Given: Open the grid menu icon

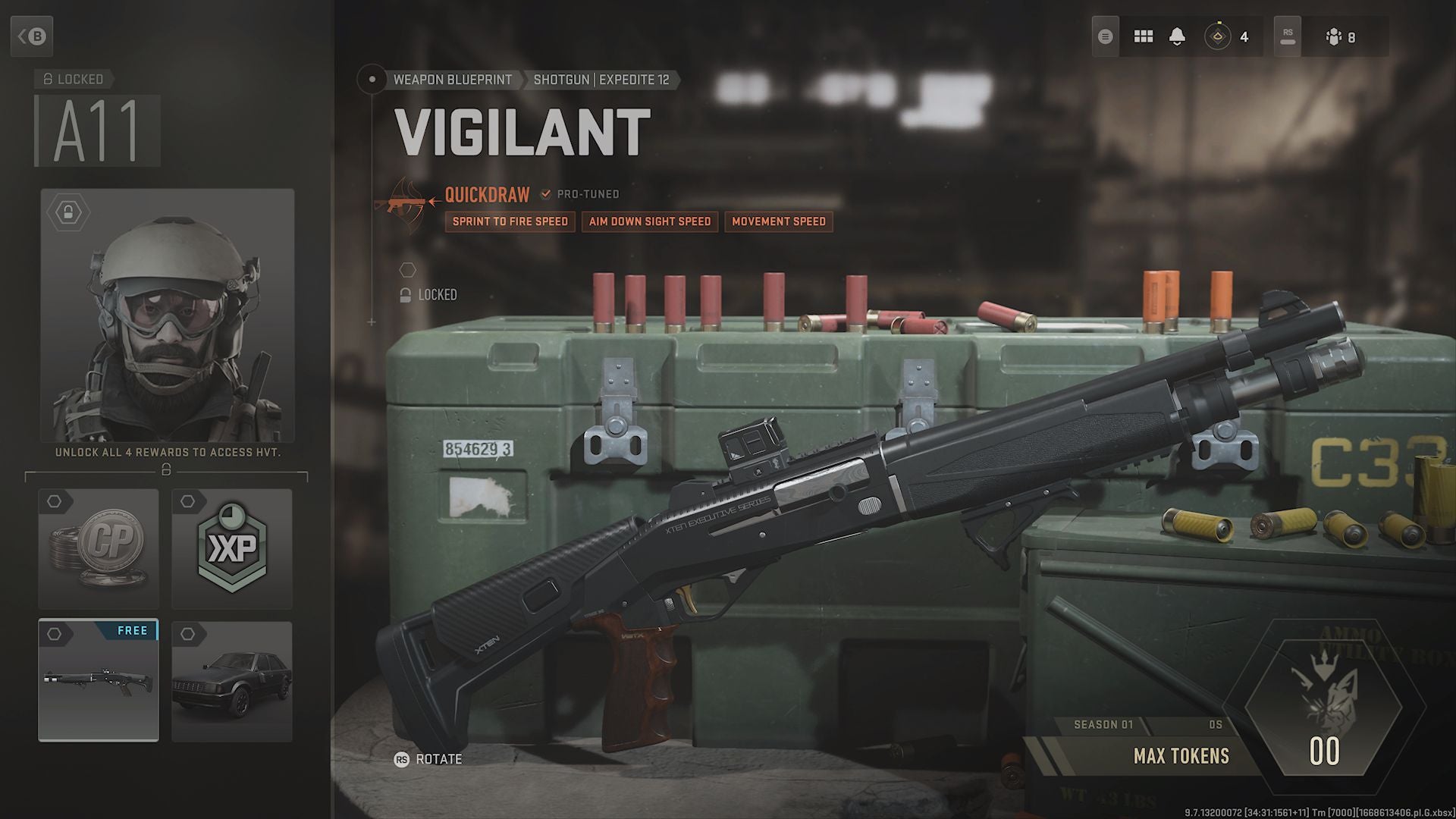Looking at the screenshot, I should [x=1143, y=36].
